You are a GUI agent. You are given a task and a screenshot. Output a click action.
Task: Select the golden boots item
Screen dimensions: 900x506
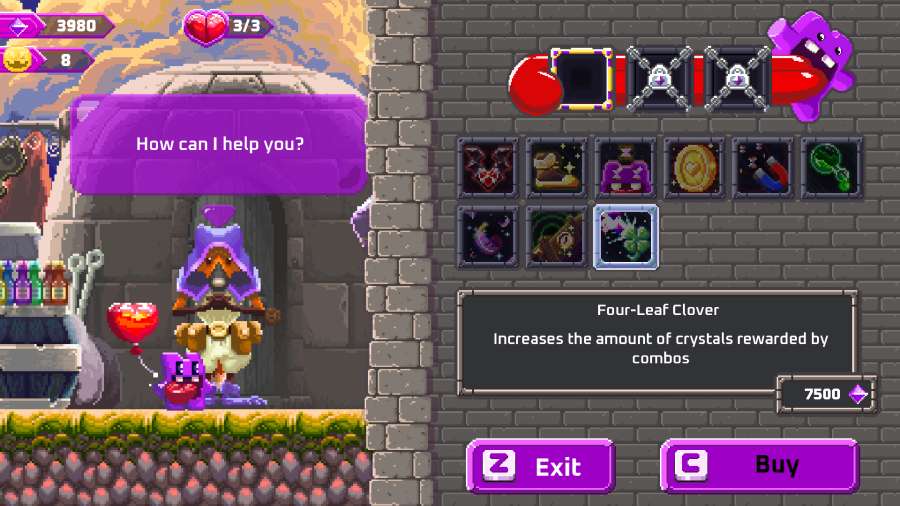coord(557,167)
